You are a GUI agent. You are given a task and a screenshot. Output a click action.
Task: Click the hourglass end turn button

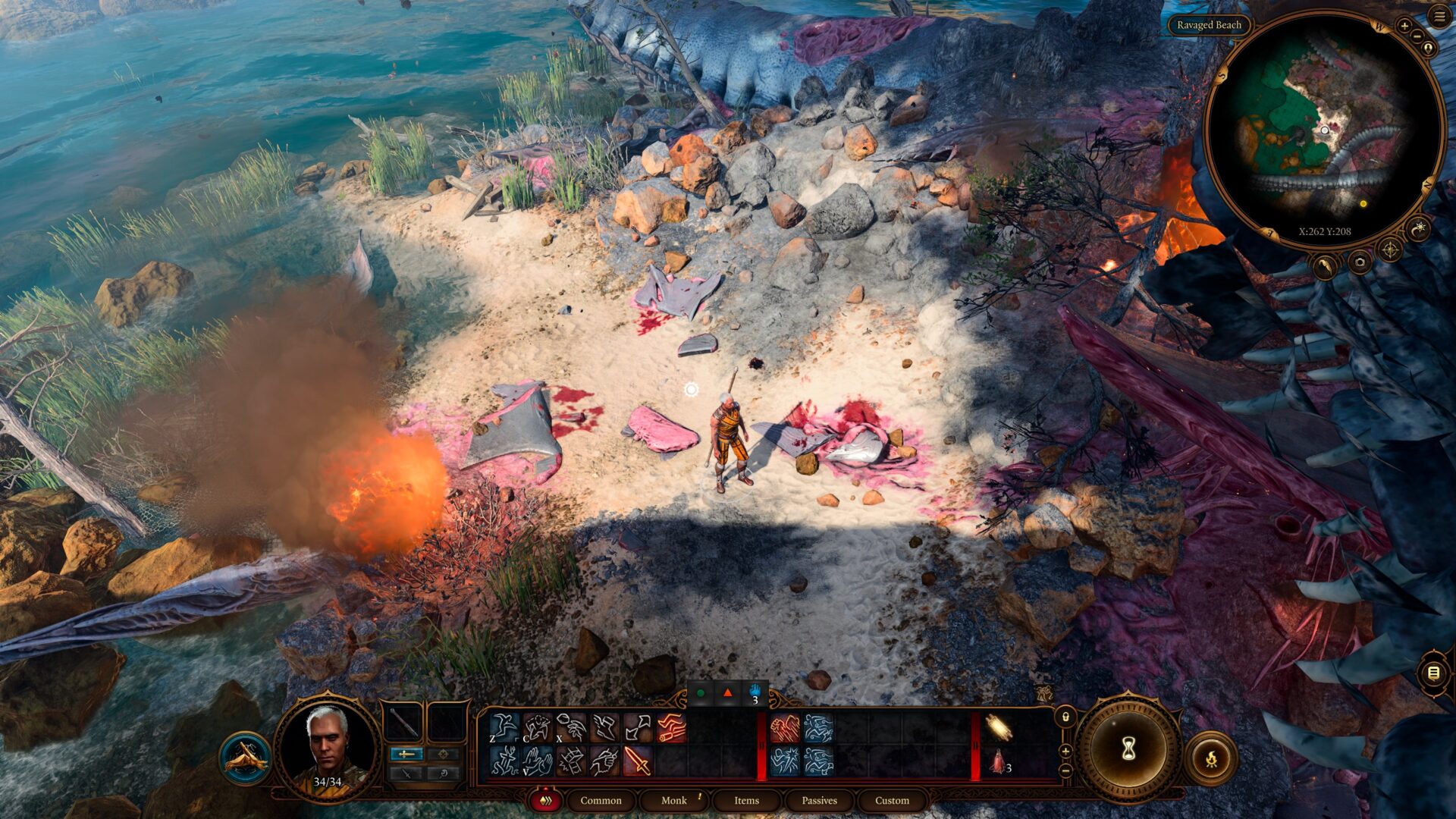[1128, 749]
